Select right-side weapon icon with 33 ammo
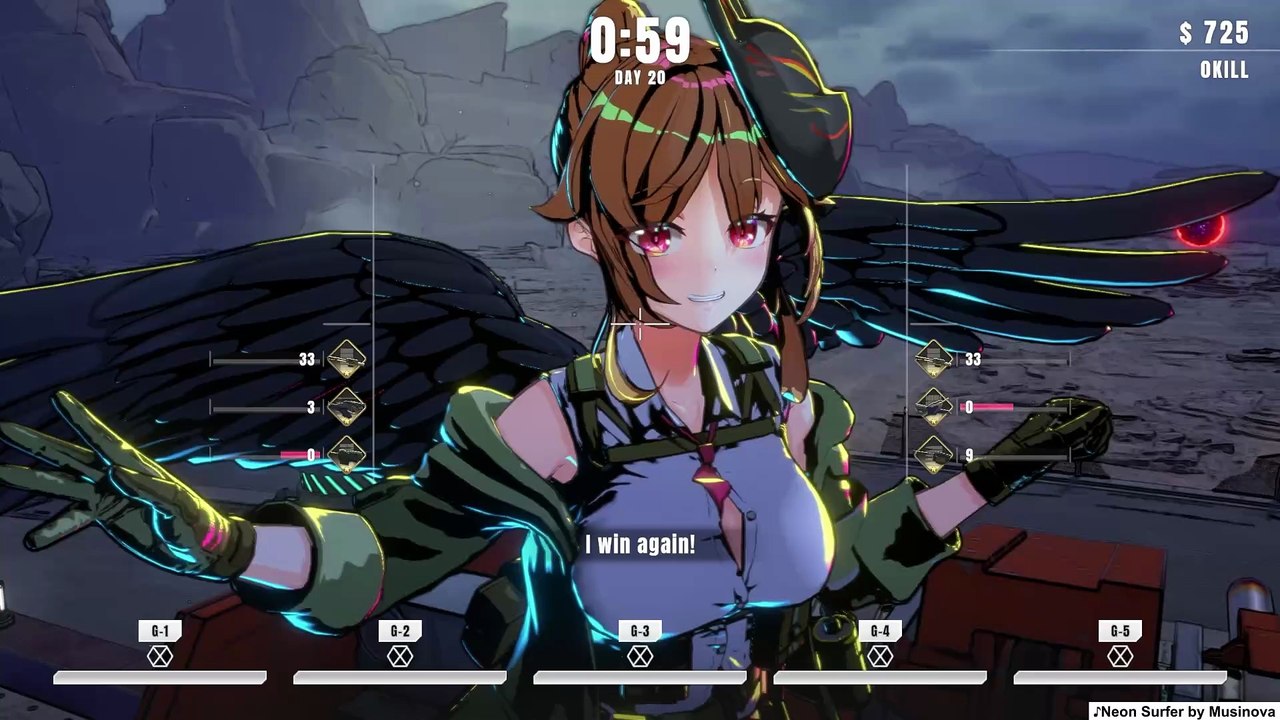1280x720 pixels. [933, 359]
